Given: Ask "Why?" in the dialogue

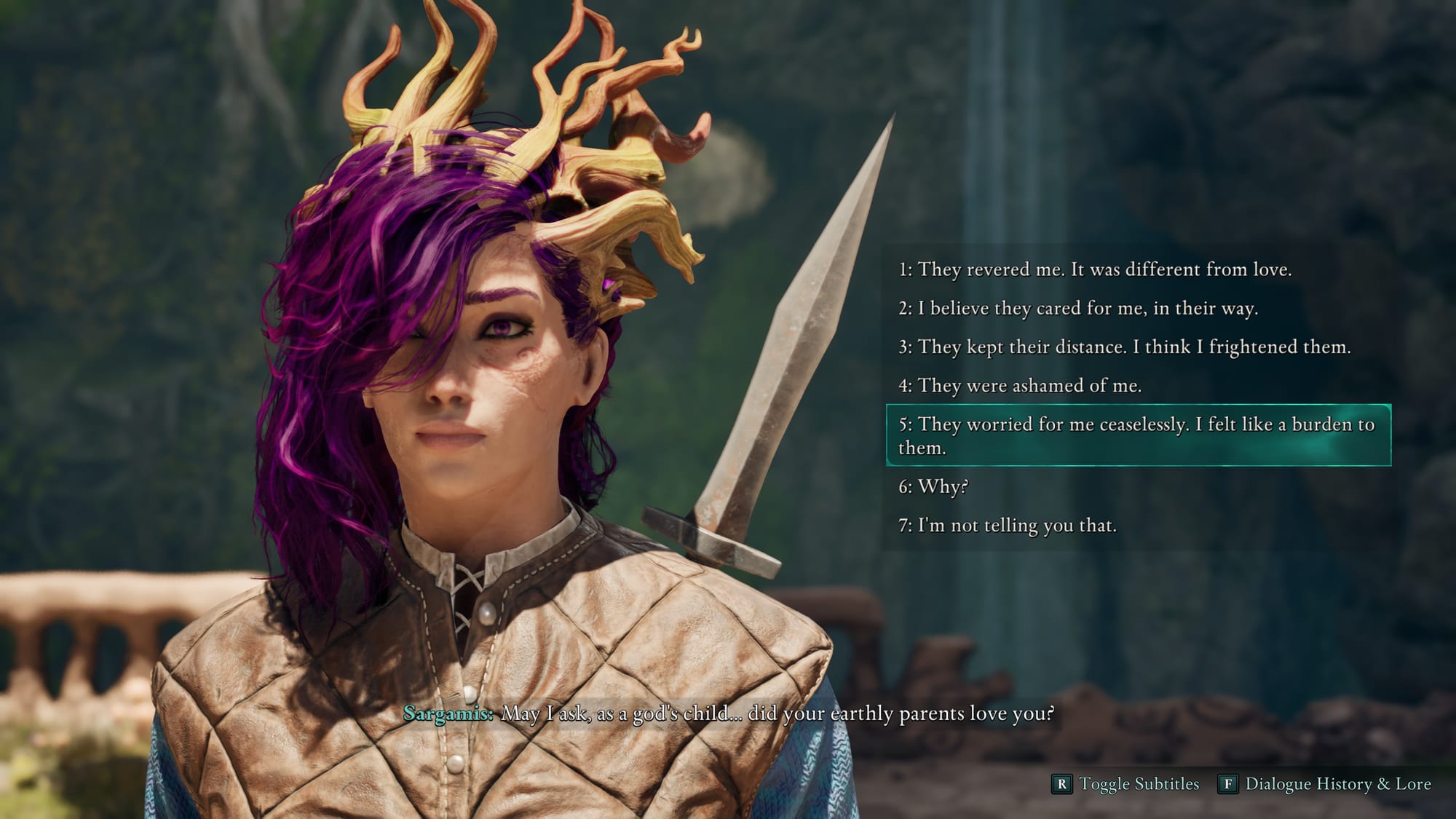Looking at the screenshot, I should 933,486.
